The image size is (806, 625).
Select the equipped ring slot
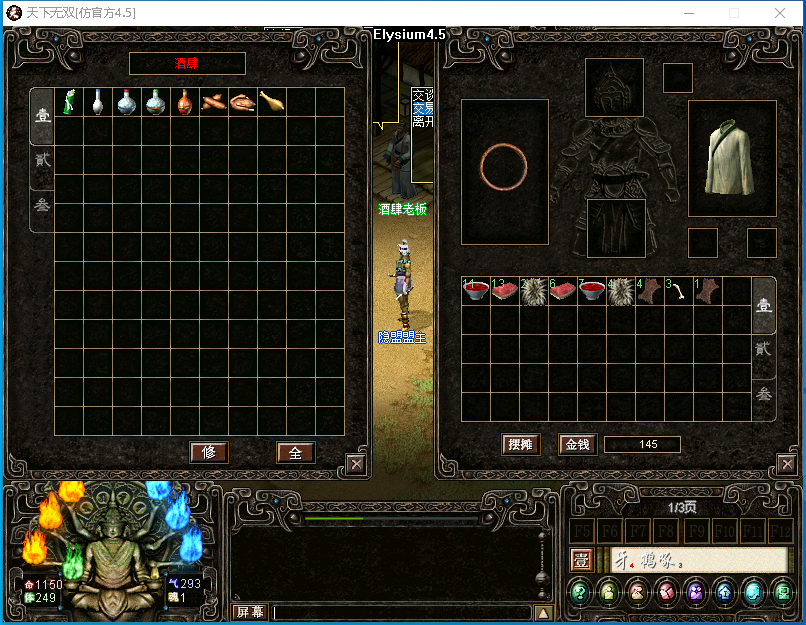tap(504, 169)
